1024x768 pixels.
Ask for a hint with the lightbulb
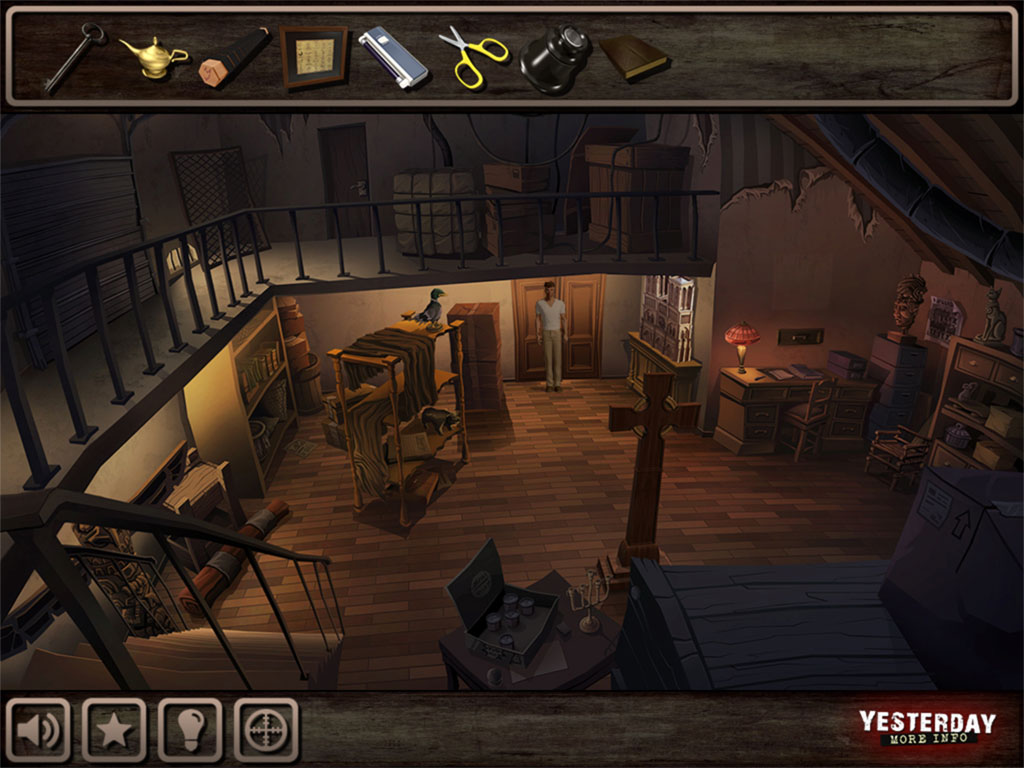point(190,730)
